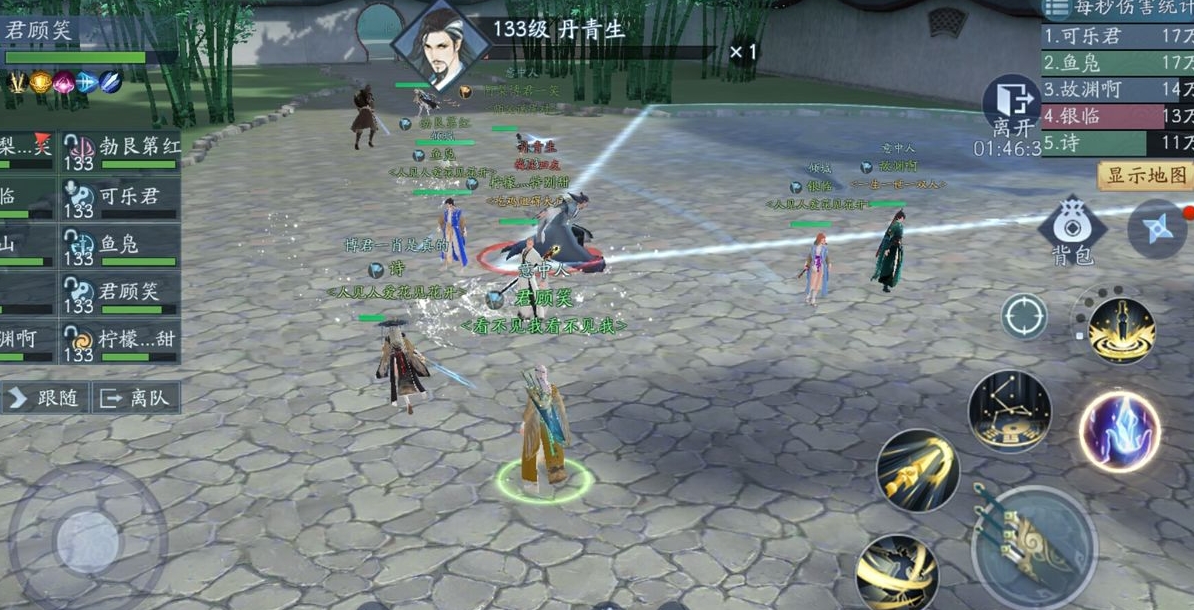Select party member 鱼凫
The image size is (1194, 610).
122,246
